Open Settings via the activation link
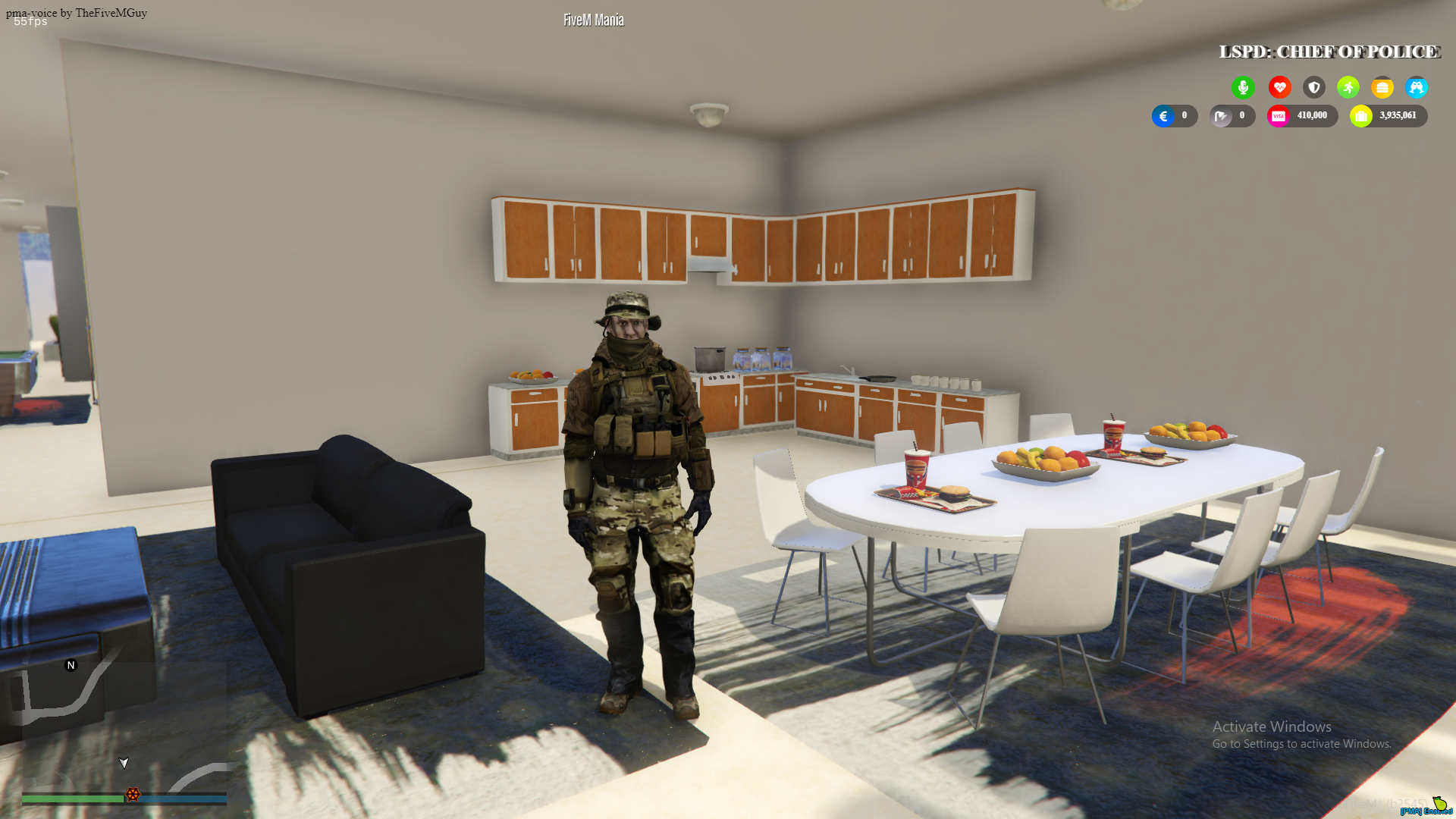This screenshot has width=1456, height=819. [x=1303, y=744]
